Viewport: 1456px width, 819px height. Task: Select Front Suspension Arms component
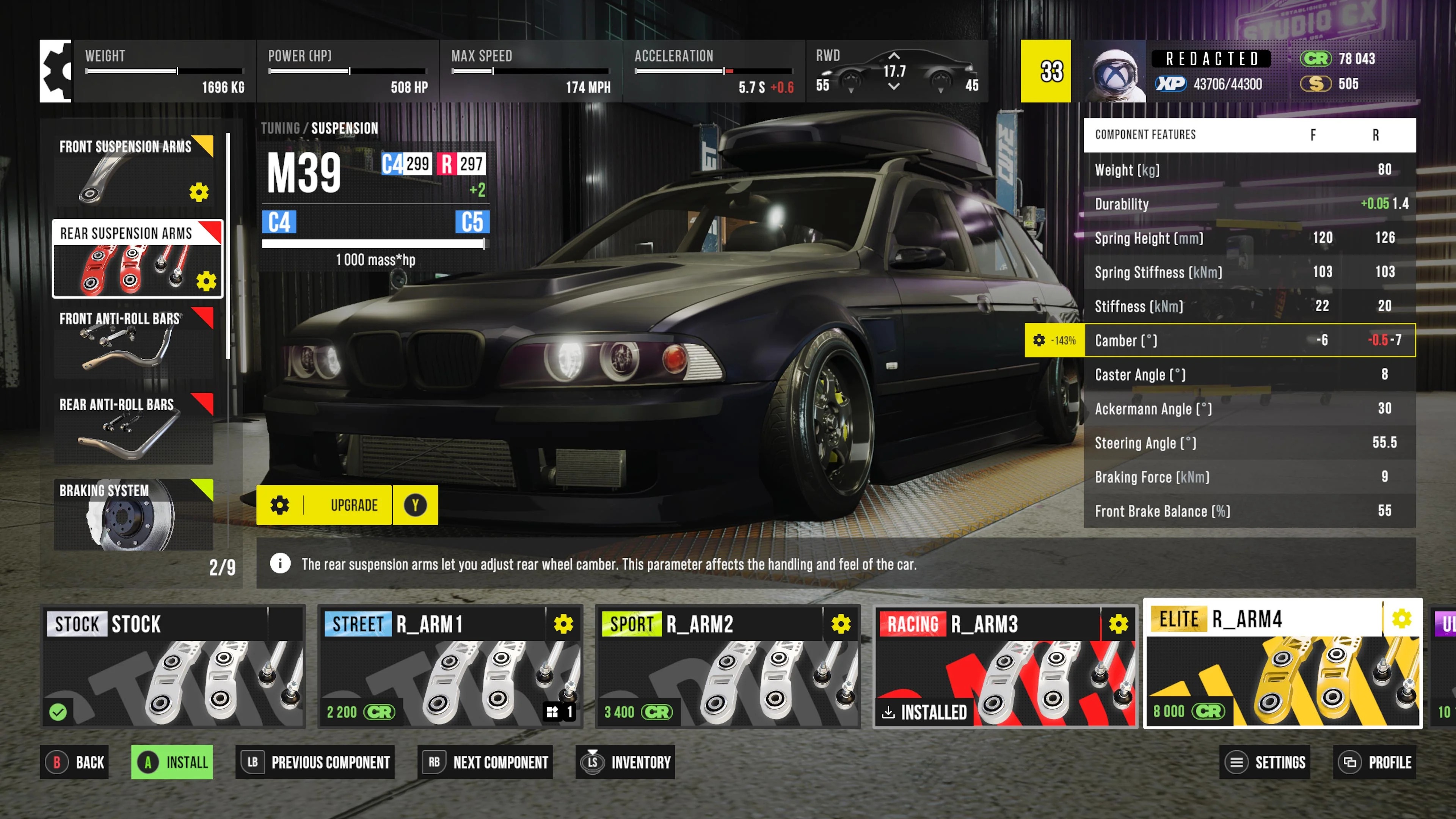pos(133,171)
